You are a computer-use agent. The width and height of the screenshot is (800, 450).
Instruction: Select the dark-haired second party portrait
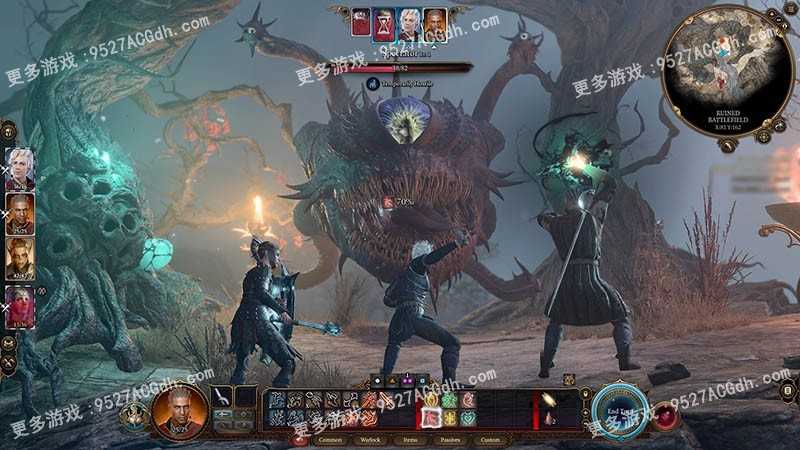(x=21, y=212)
